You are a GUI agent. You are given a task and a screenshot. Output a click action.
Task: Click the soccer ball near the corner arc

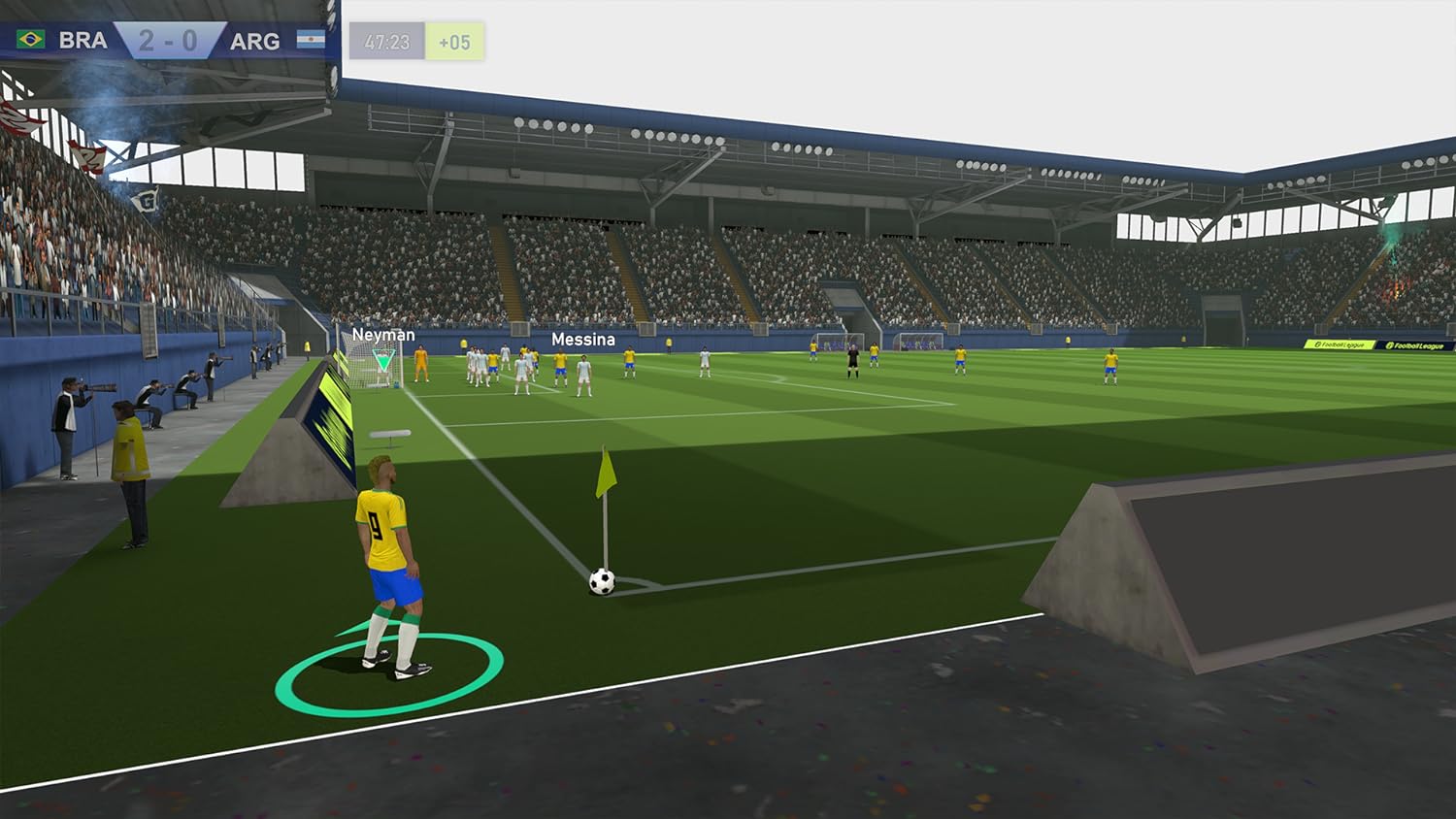[600, 580]
